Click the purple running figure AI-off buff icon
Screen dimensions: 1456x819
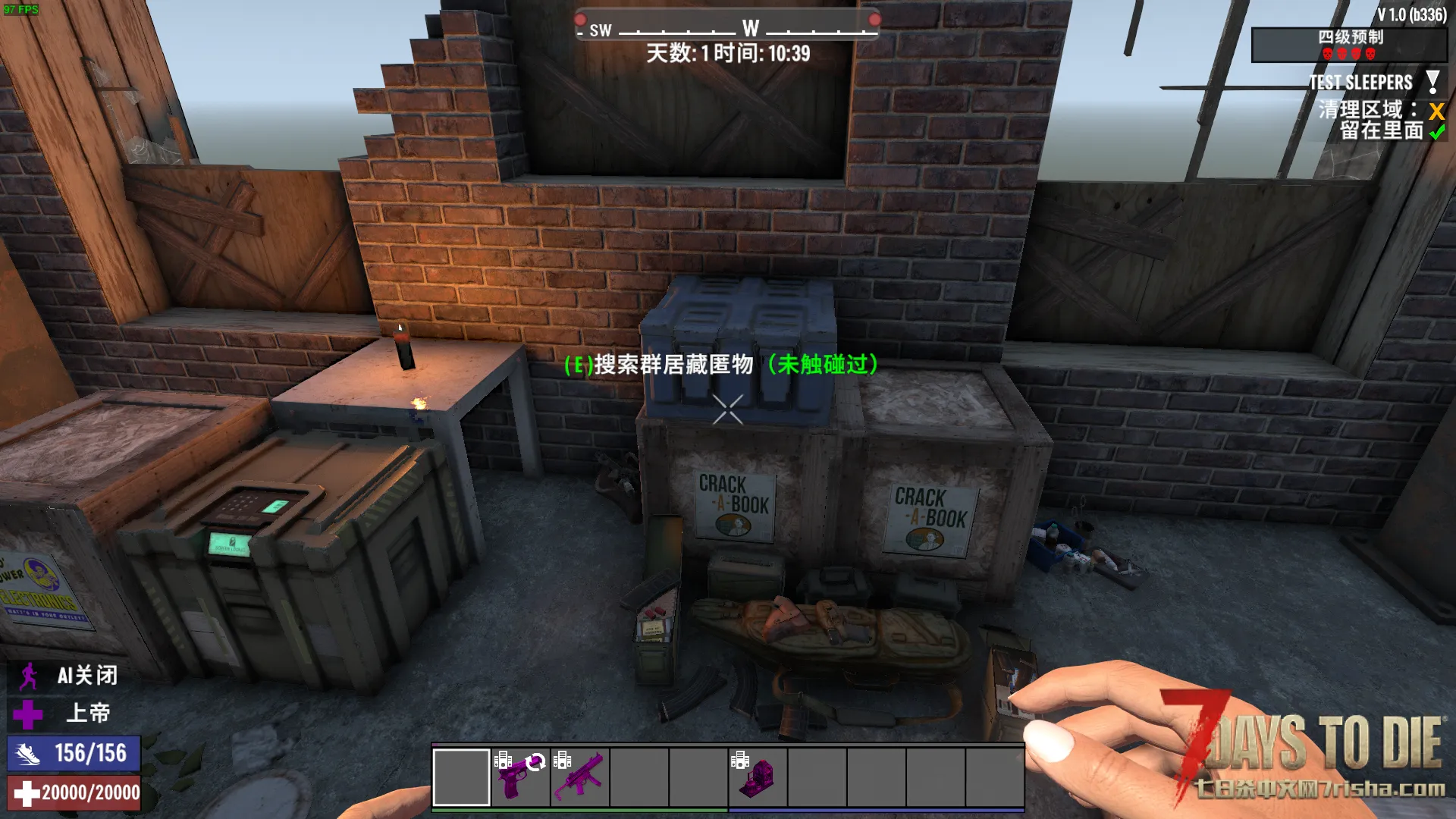coord(29,676)
